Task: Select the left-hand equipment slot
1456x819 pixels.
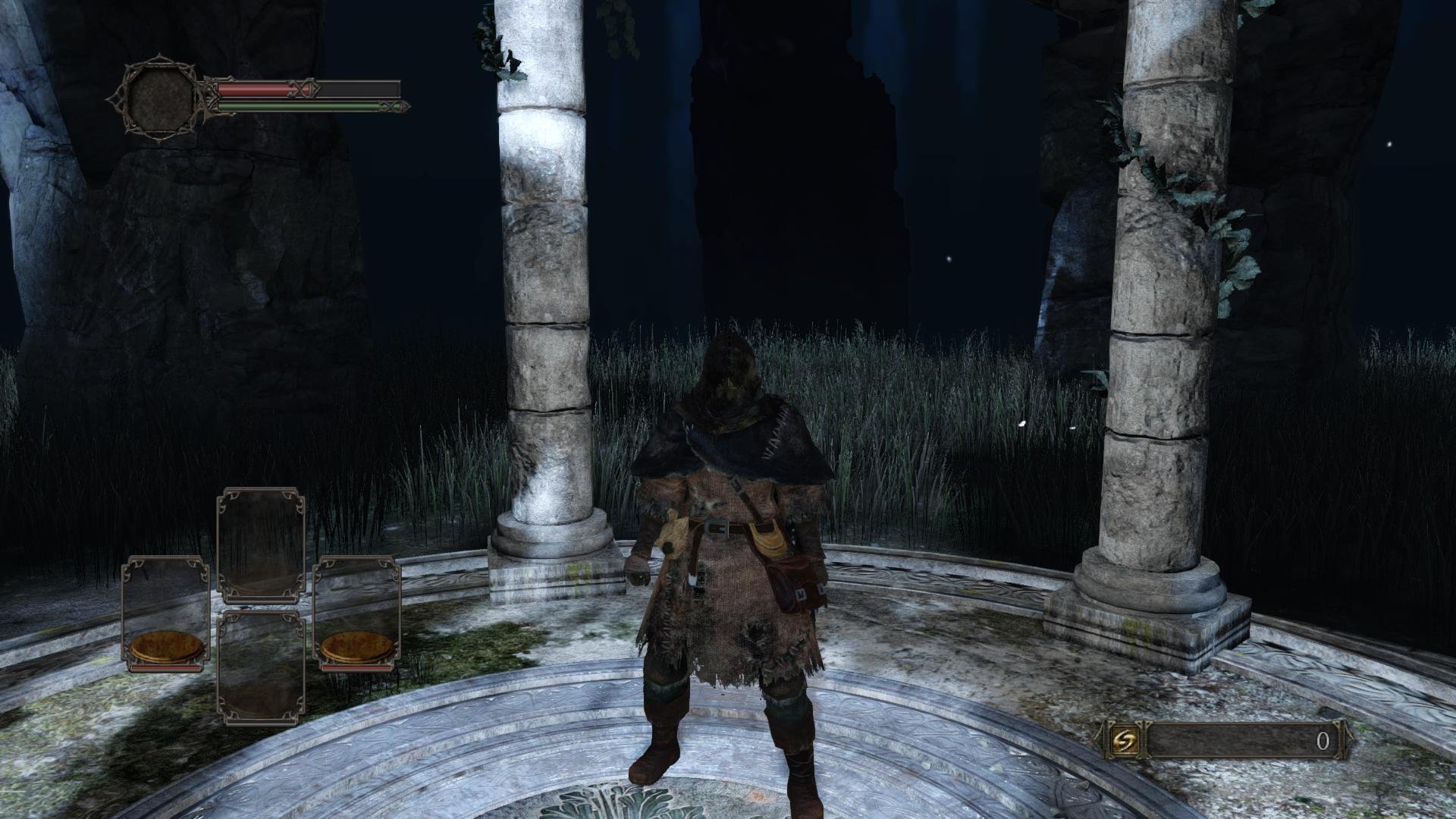Action: (166, 614)
